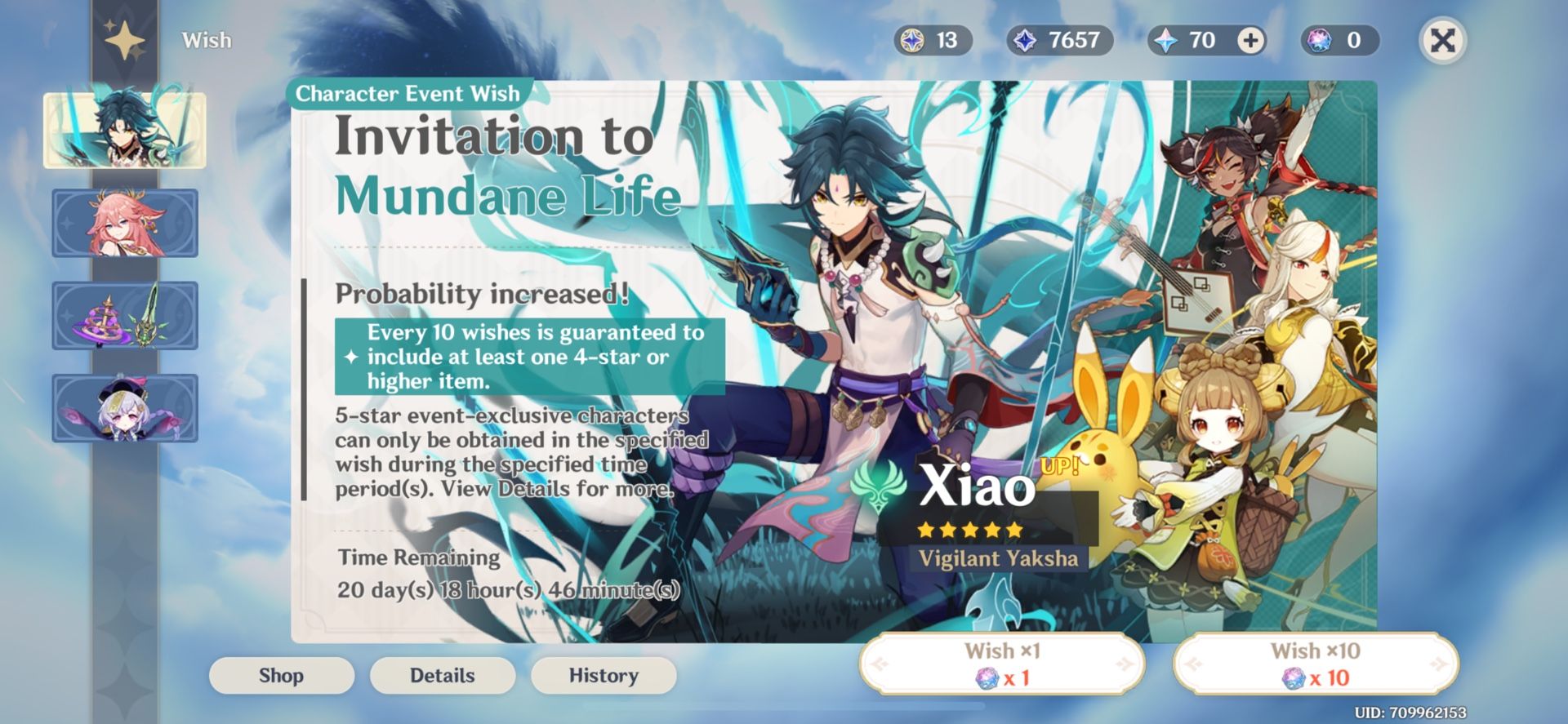Image resolution: width=1568 pixels, height=724 pixels.
Task: Open the wish History
Action: 603,675
